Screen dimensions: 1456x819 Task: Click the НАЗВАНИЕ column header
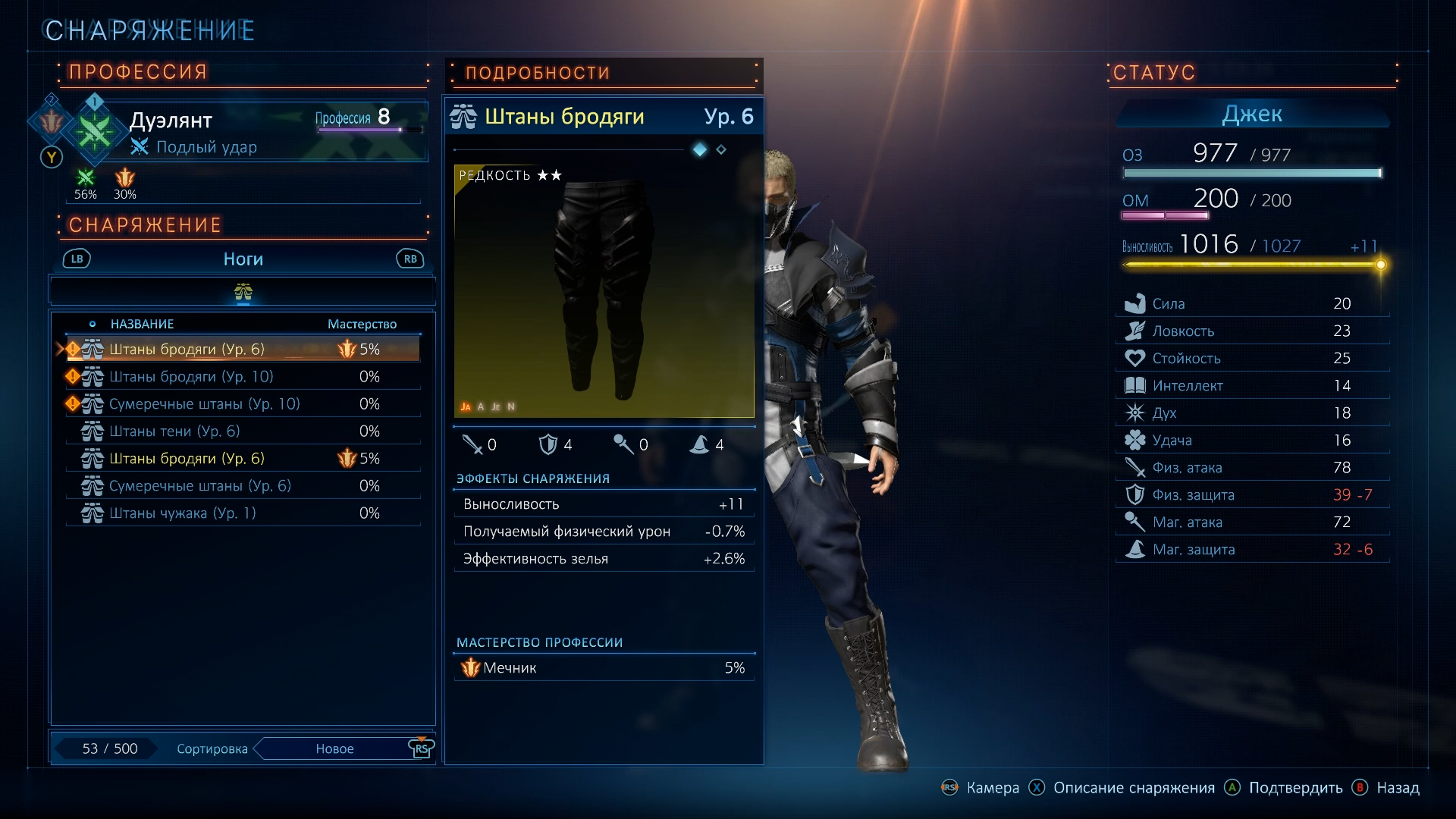pyautogui.click(x=142, y=324)
